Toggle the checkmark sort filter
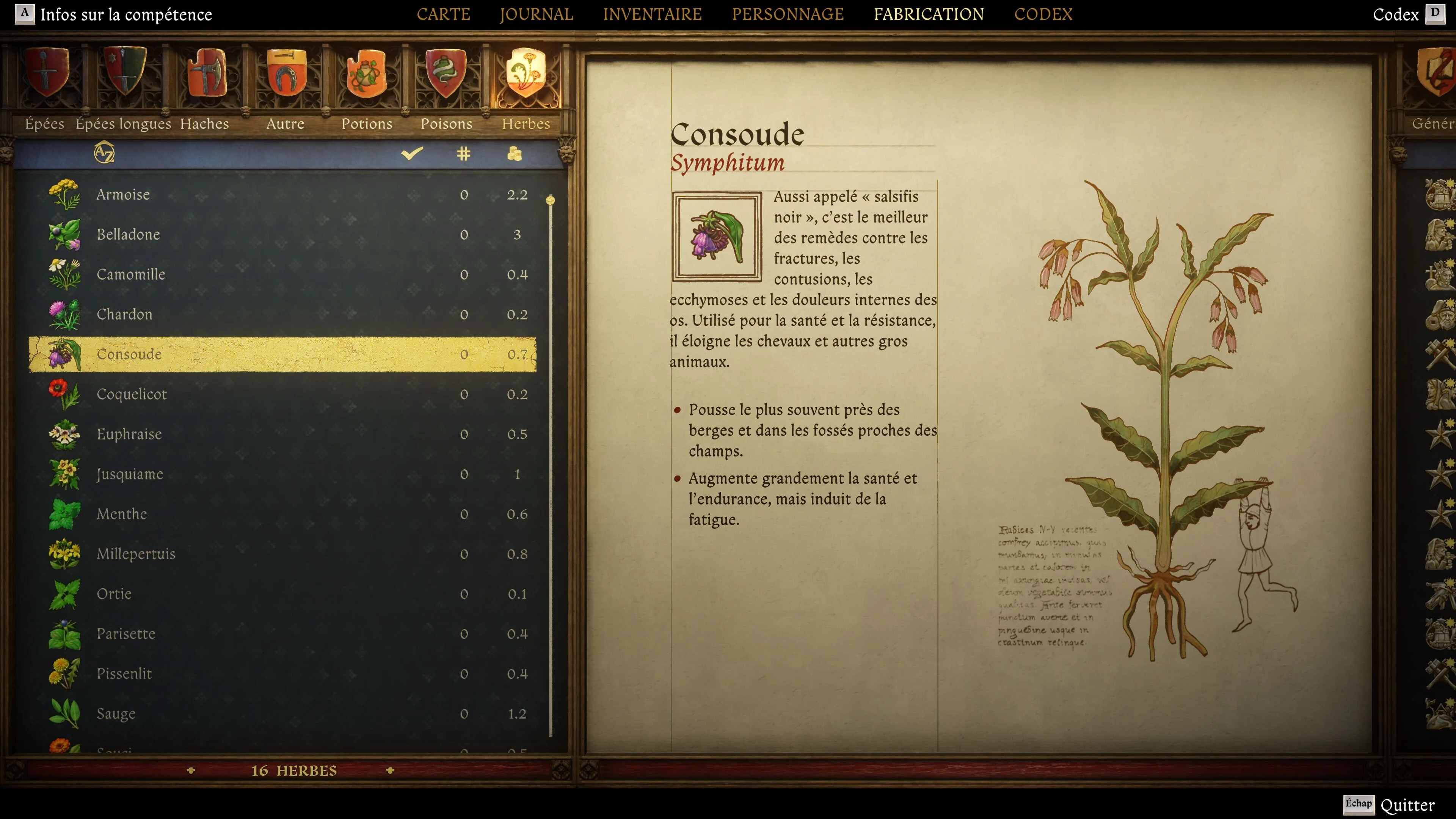The image size is (1456, 819). 412,153
